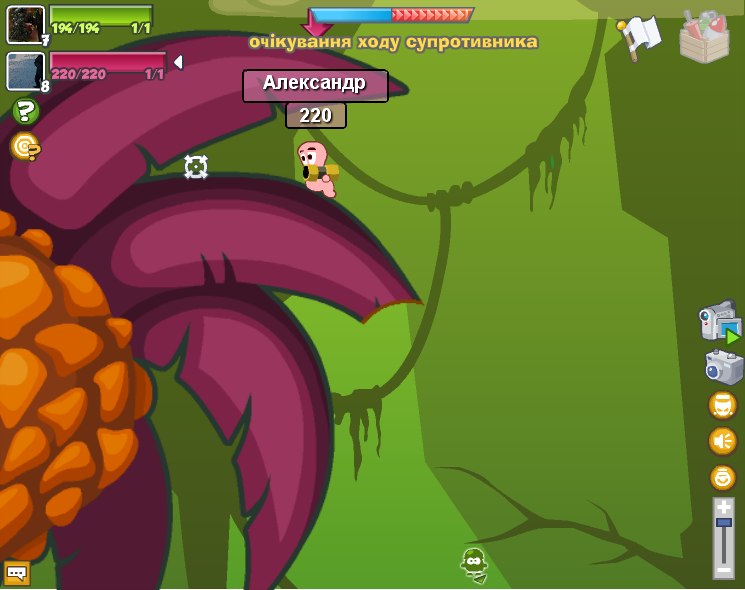This screenshot has height=590, width=745.
Task: Open the weapons crate inventory
Action: (704, 38)
